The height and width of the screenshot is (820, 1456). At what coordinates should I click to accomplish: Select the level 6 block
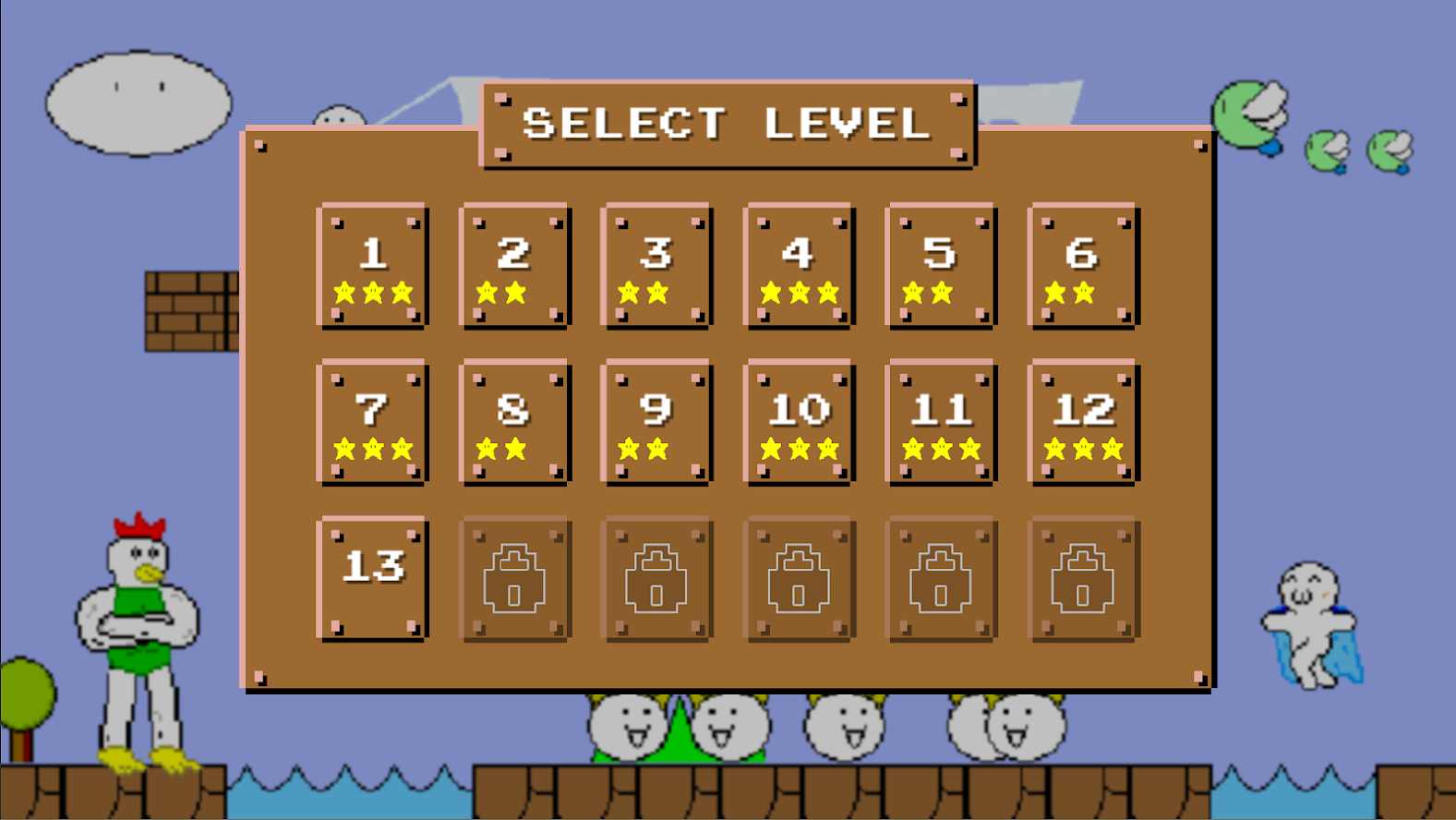pos(1083,266)
